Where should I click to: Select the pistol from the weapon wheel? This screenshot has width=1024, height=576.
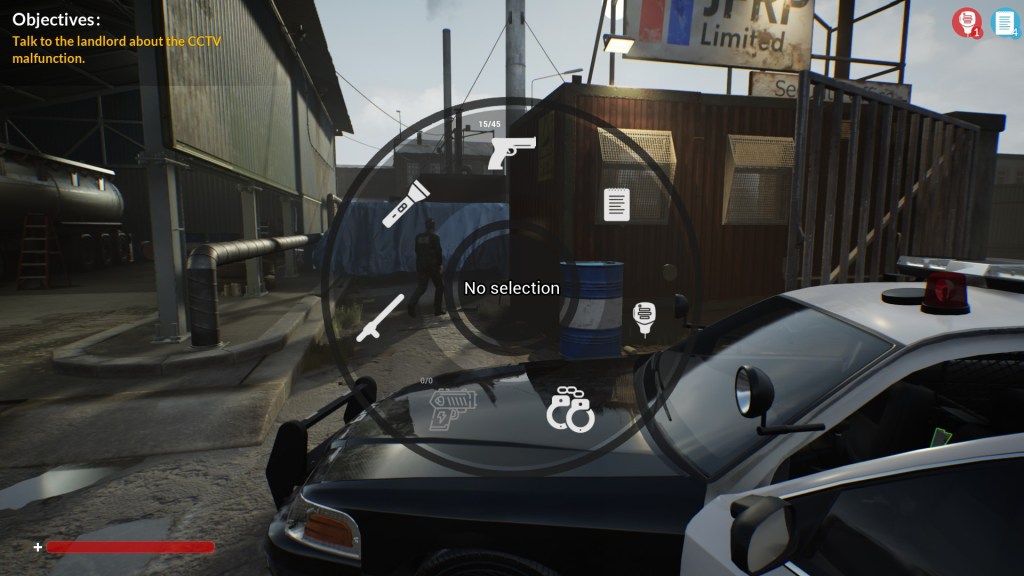[x=511, y=153]
